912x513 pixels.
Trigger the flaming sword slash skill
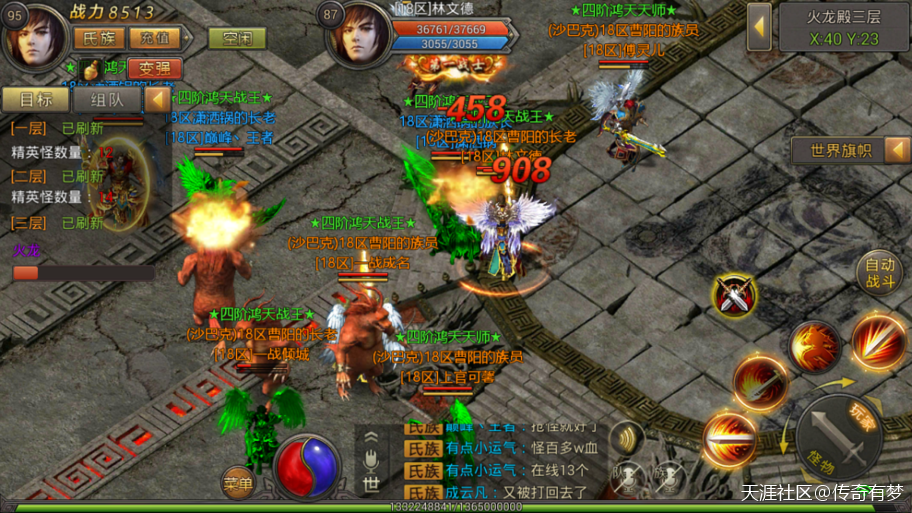759,382
